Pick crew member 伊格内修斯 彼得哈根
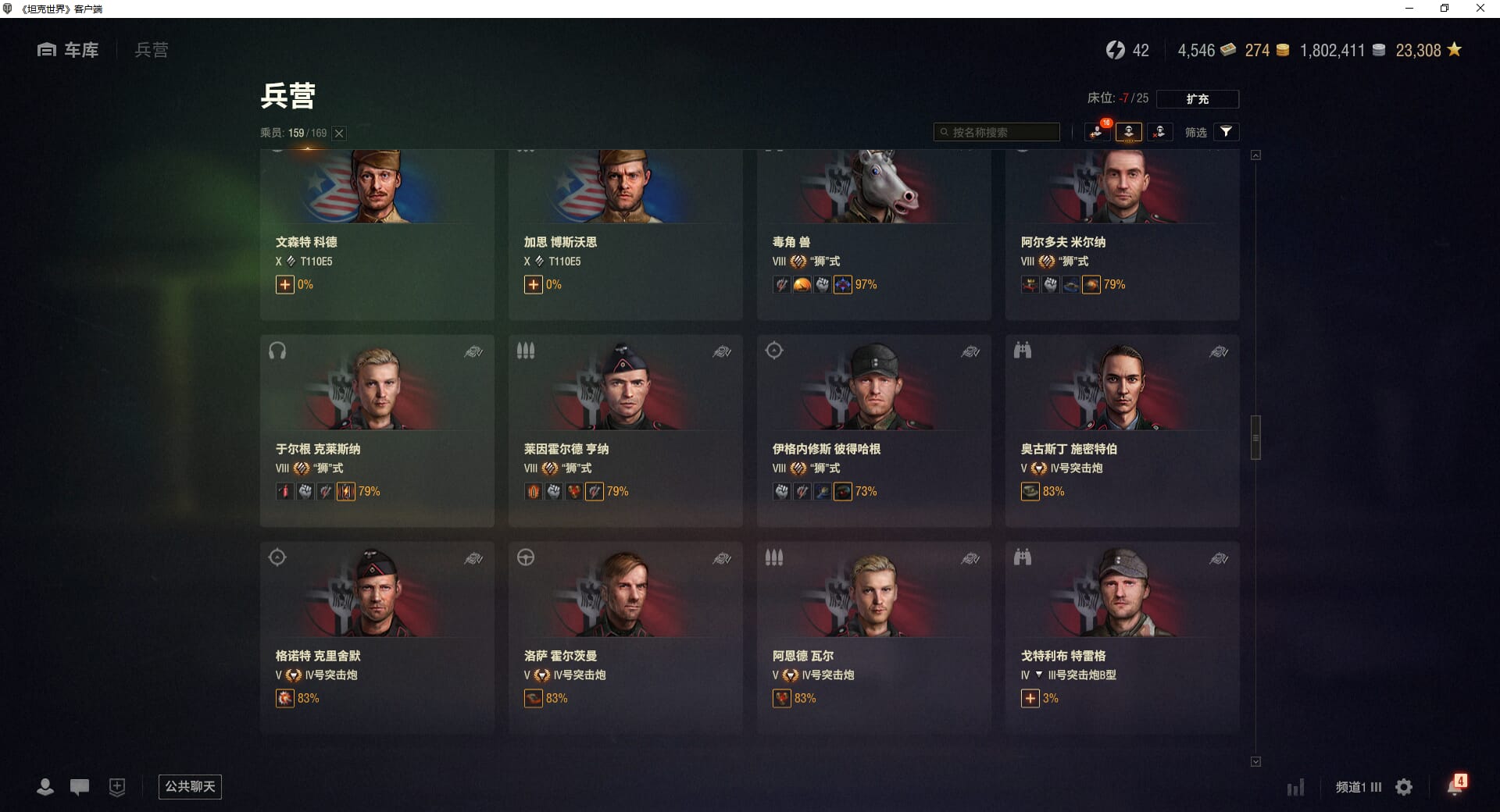Screen dimensions: 1500x812 tap(873, 429)
